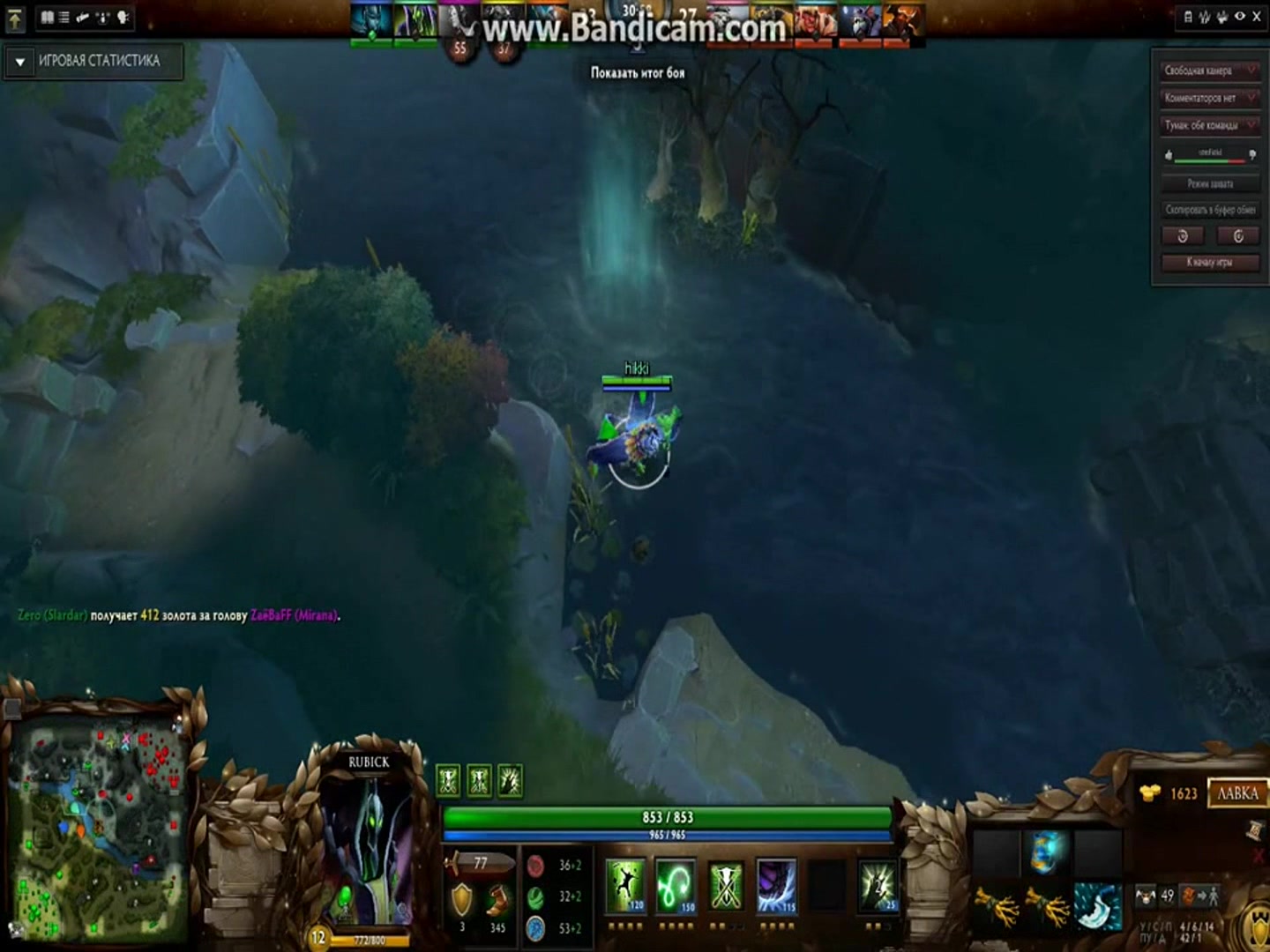Screen dimensions: 1270x952
Task: Open the Свободная камера dropdown
Action: click(1210, 71)
